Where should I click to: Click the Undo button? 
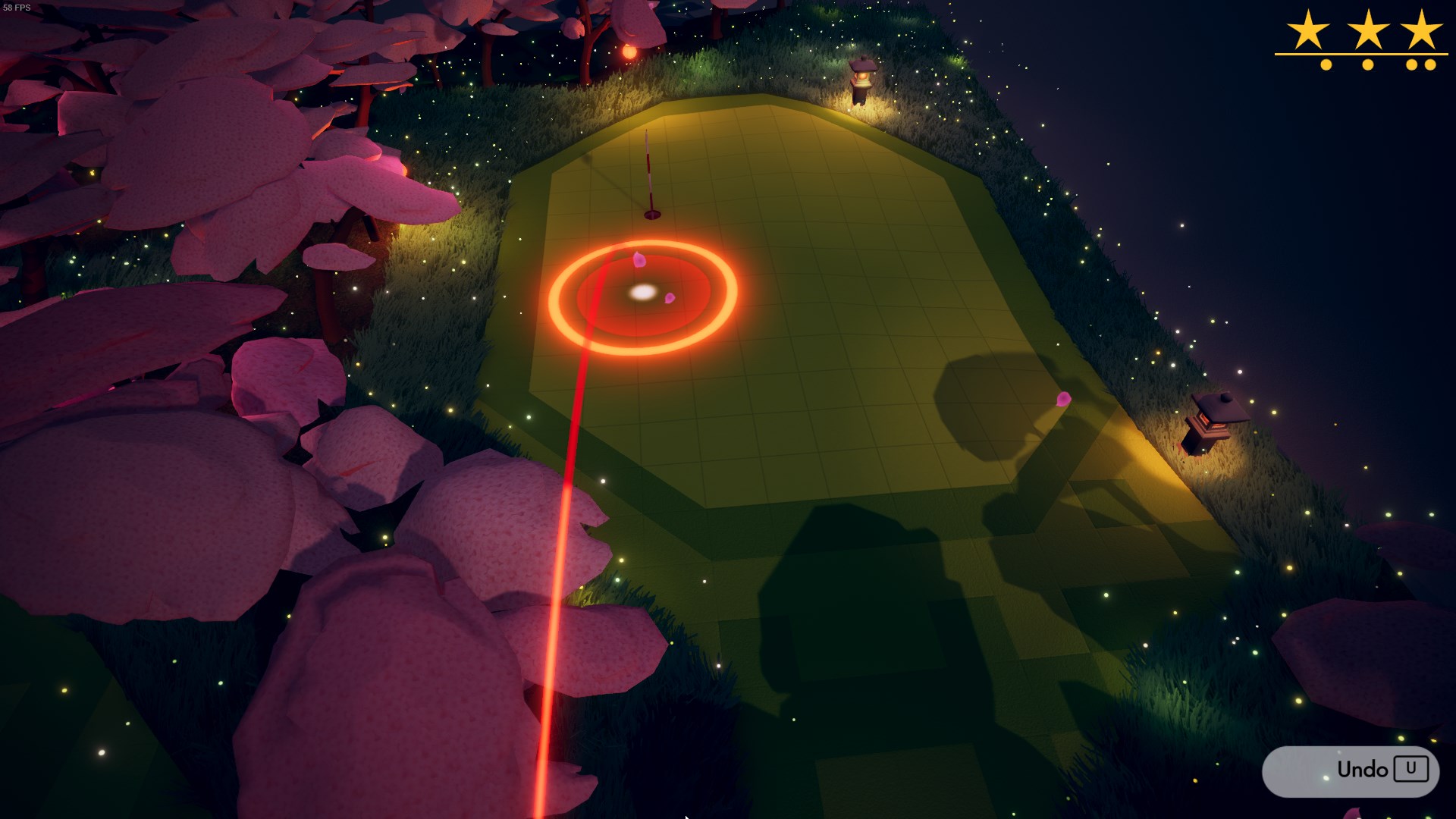click(x=1351, y=770)
